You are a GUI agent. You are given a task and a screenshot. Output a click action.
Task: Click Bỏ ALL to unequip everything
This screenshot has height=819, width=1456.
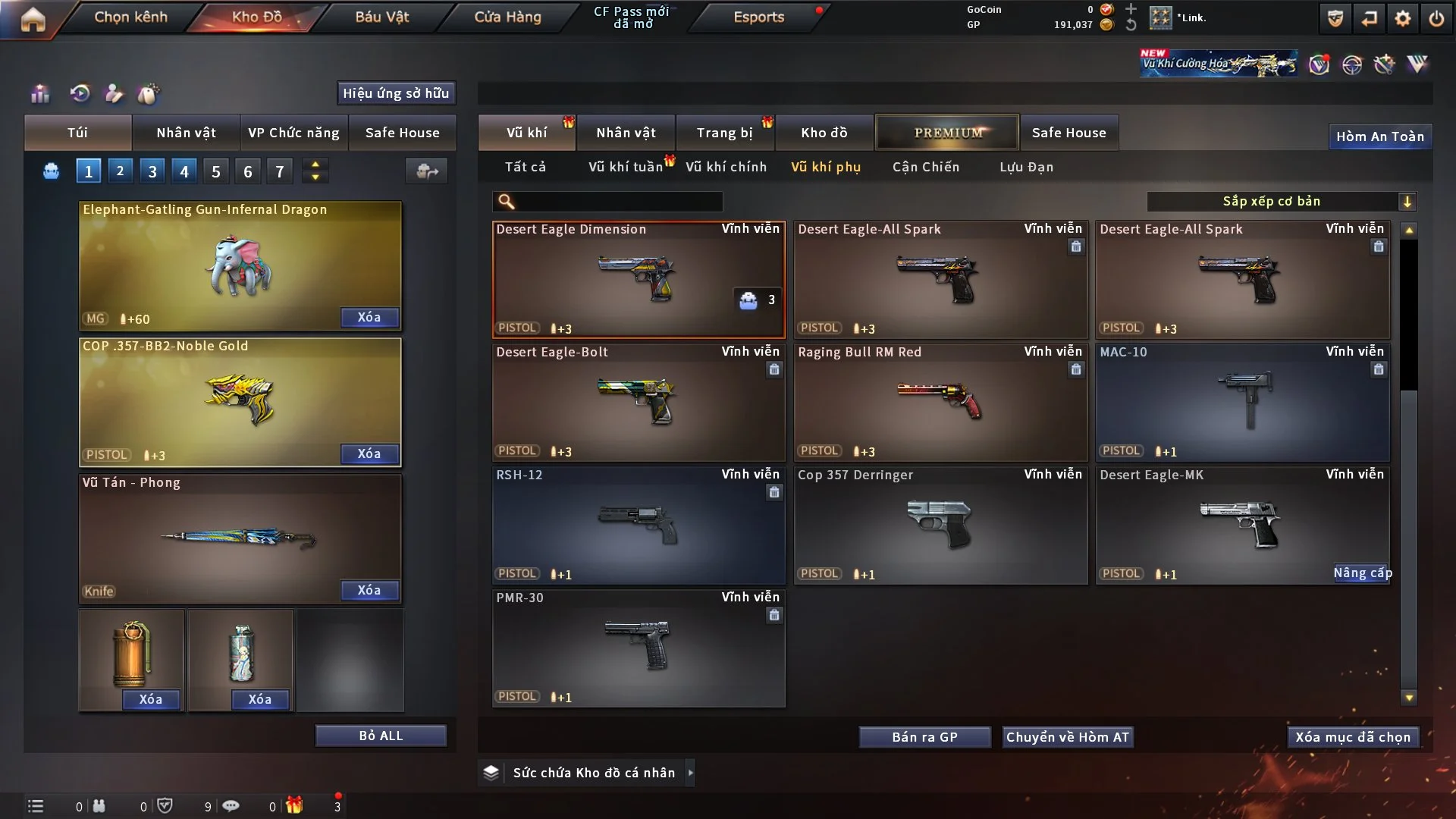(381, 736)
